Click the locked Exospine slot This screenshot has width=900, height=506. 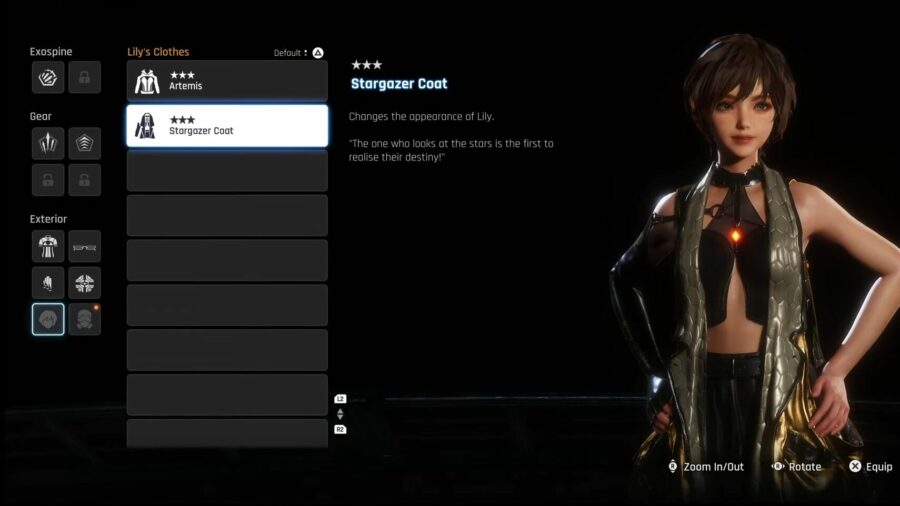tap(84, 77)
